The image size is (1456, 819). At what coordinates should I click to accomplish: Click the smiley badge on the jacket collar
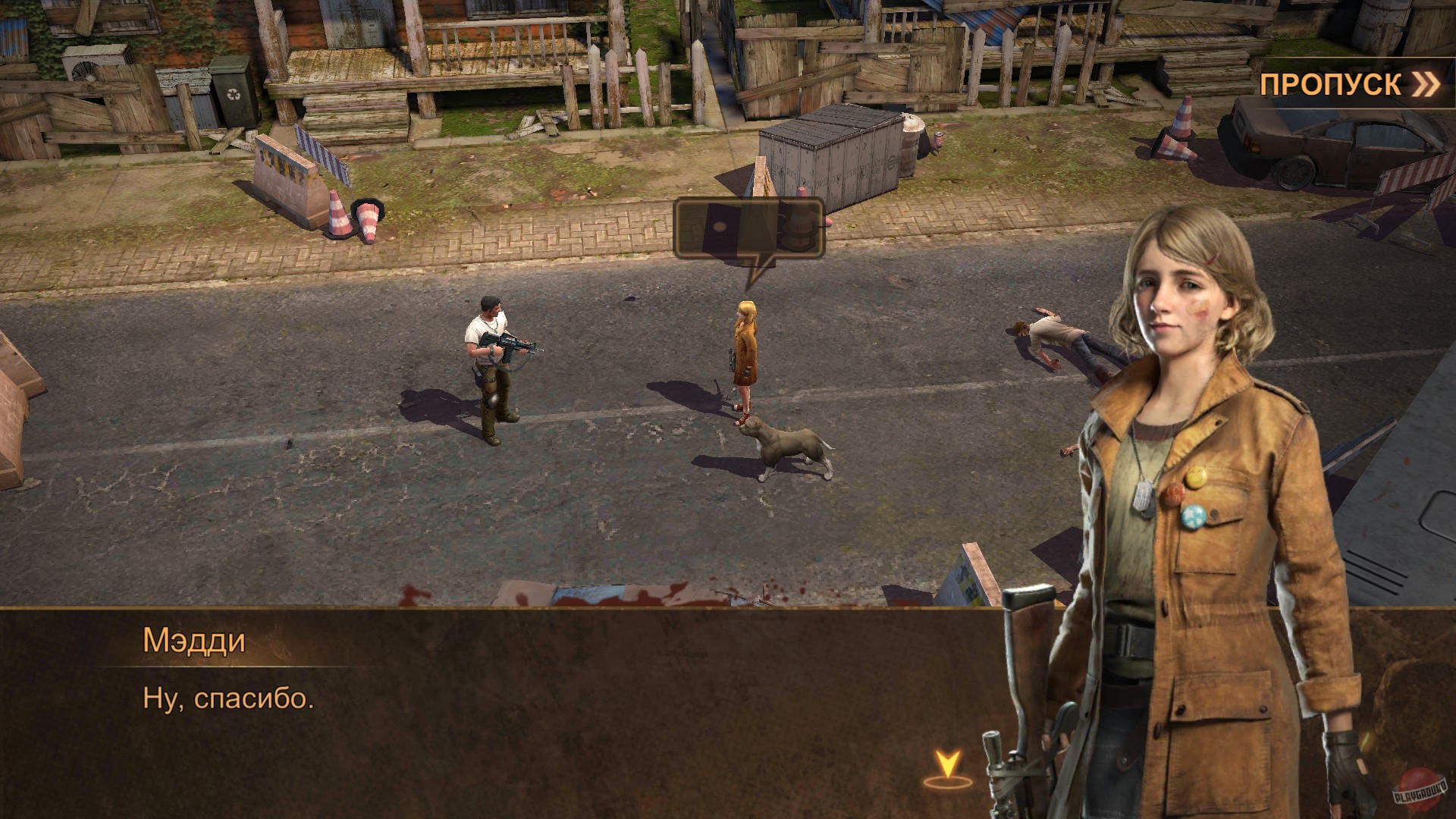pyautogui.click(x=1197, y=476)
